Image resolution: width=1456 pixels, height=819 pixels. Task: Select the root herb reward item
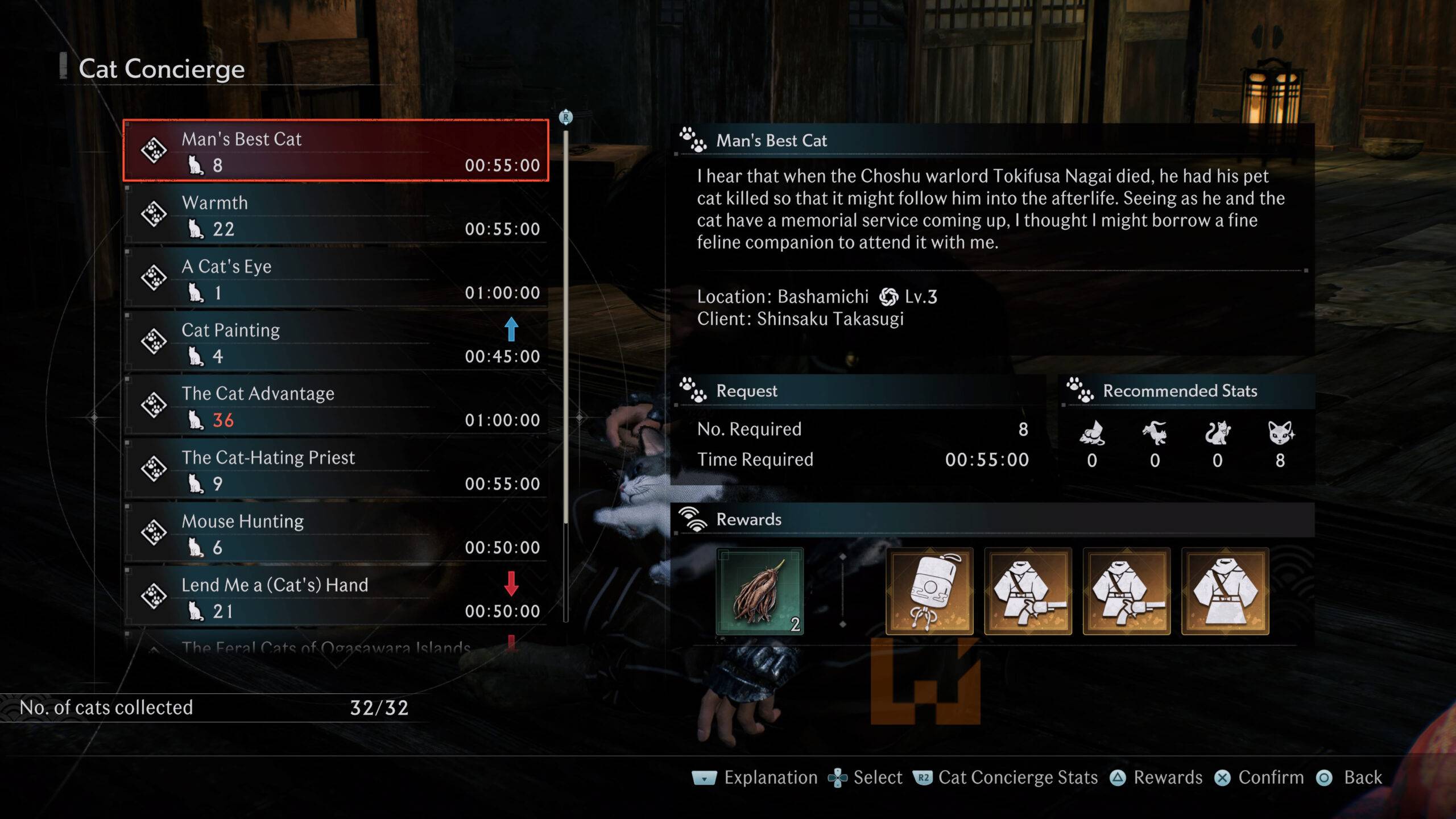coord(759,591)
